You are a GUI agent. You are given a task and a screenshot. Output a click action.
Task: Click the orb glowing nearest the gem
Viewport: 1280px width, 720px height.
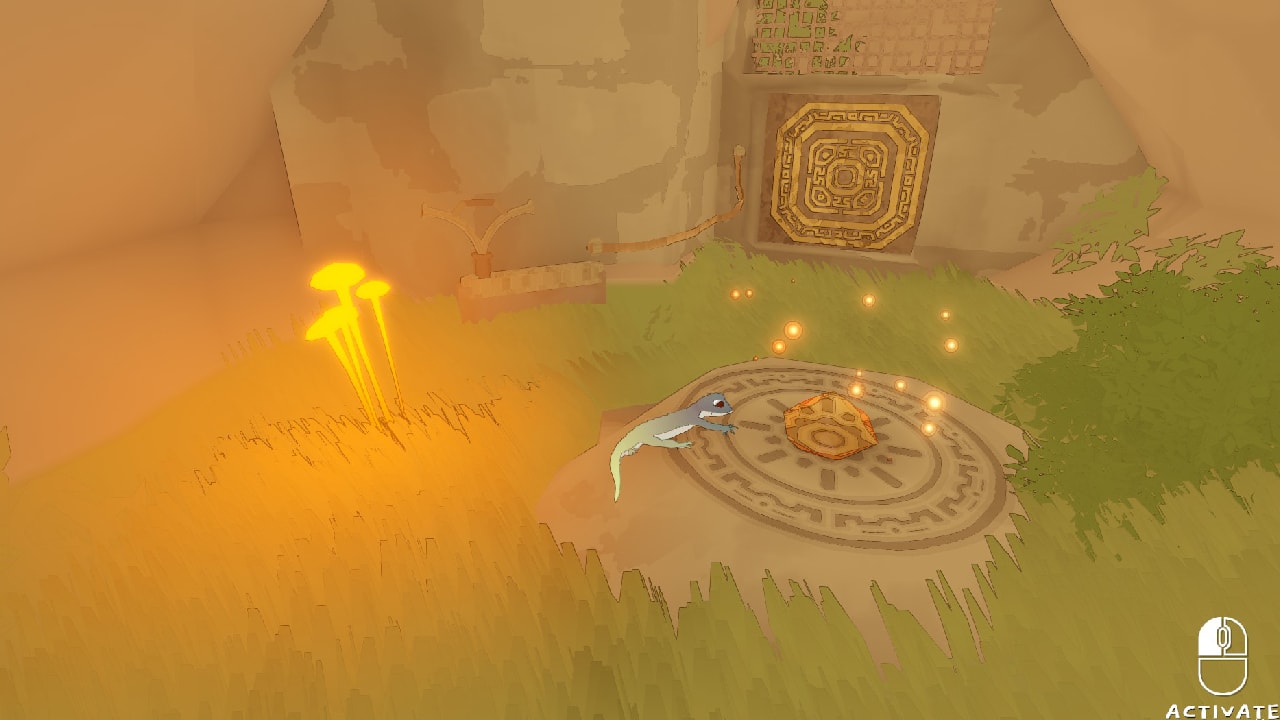click(x=857, y=388)
